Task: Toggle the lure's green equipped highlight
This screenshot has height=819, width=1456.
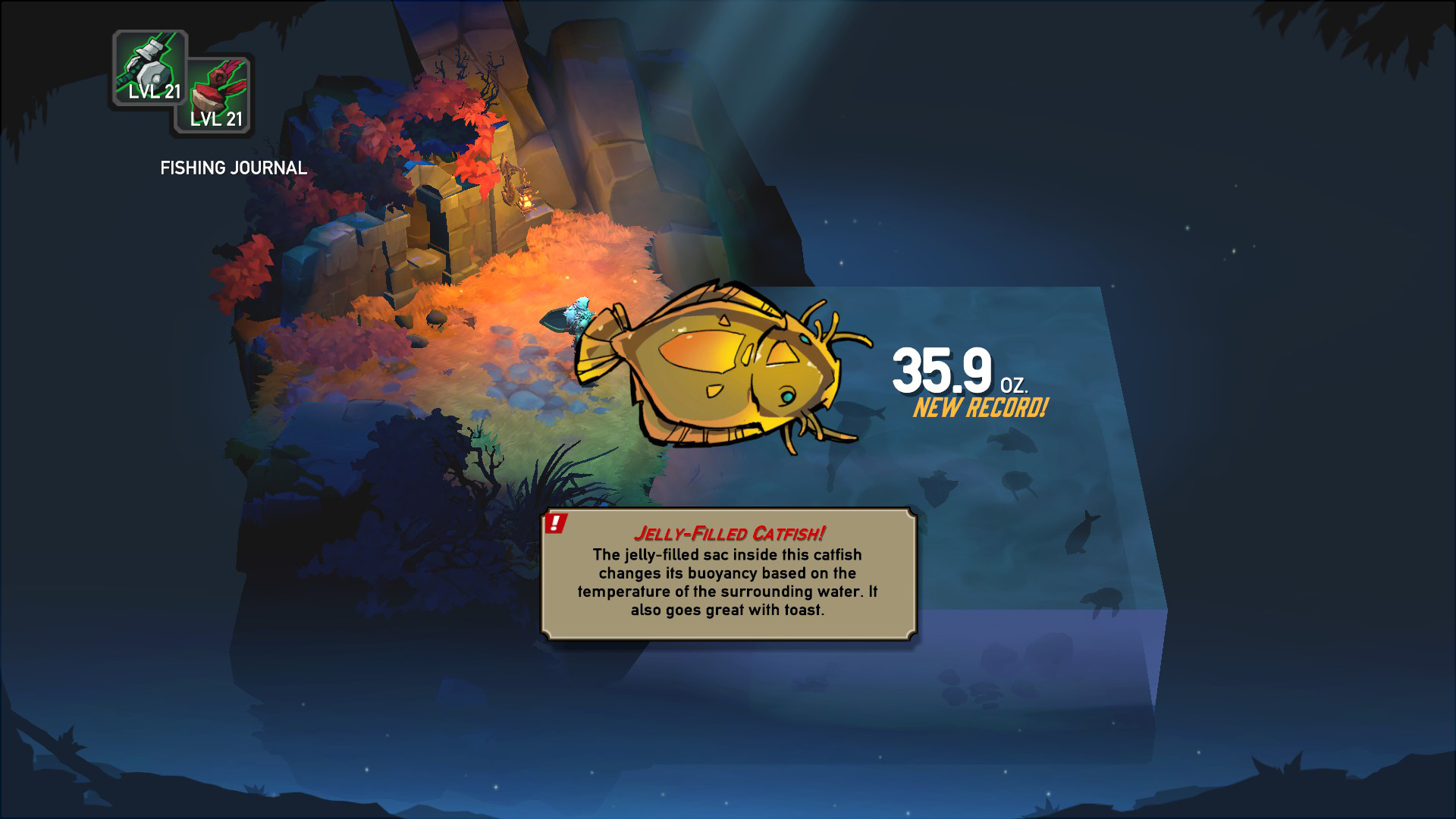Action: coord(215,95)
